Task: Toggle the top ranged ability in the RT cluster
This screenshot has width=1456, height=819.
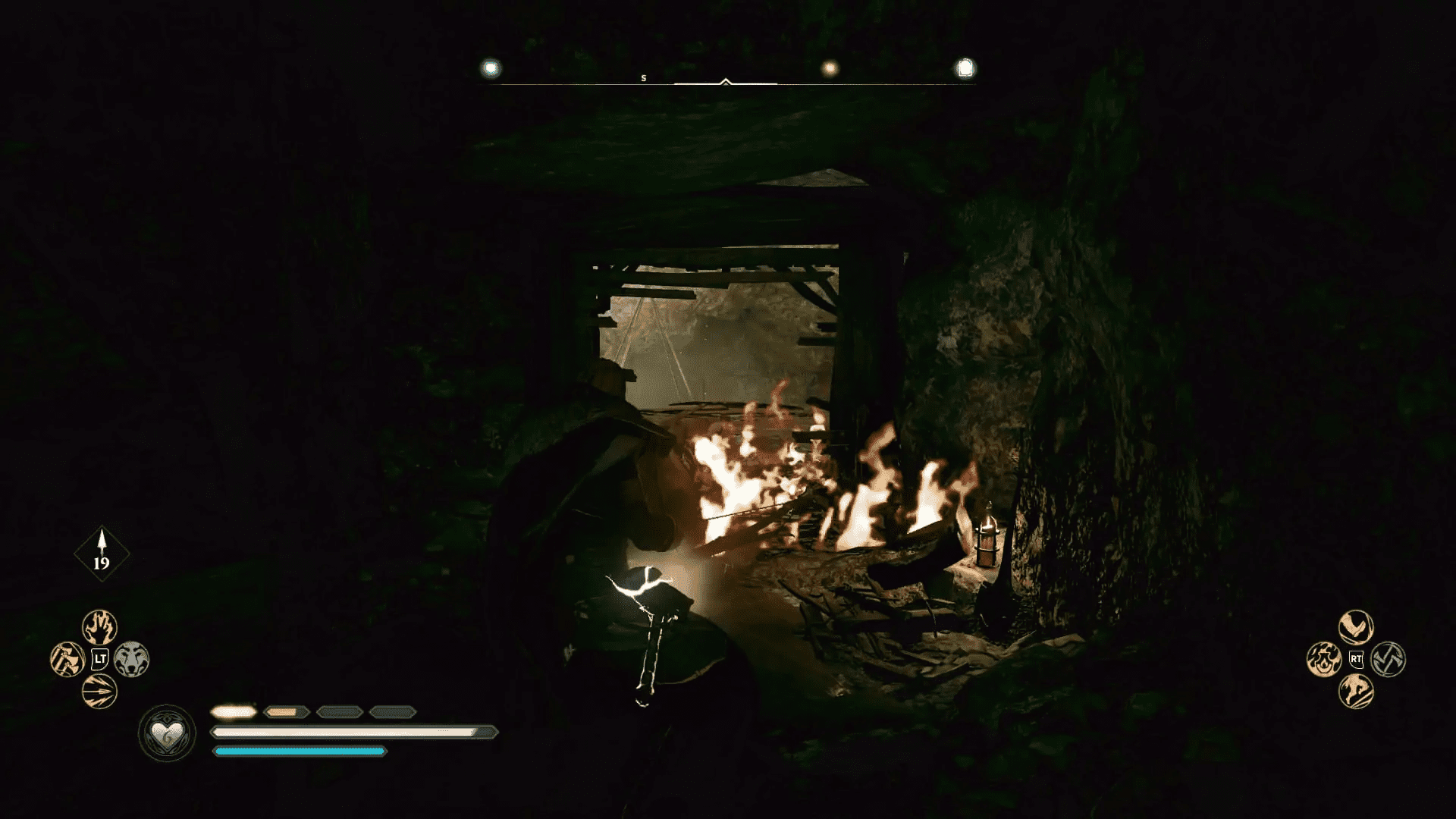Action: (1356, 626)
